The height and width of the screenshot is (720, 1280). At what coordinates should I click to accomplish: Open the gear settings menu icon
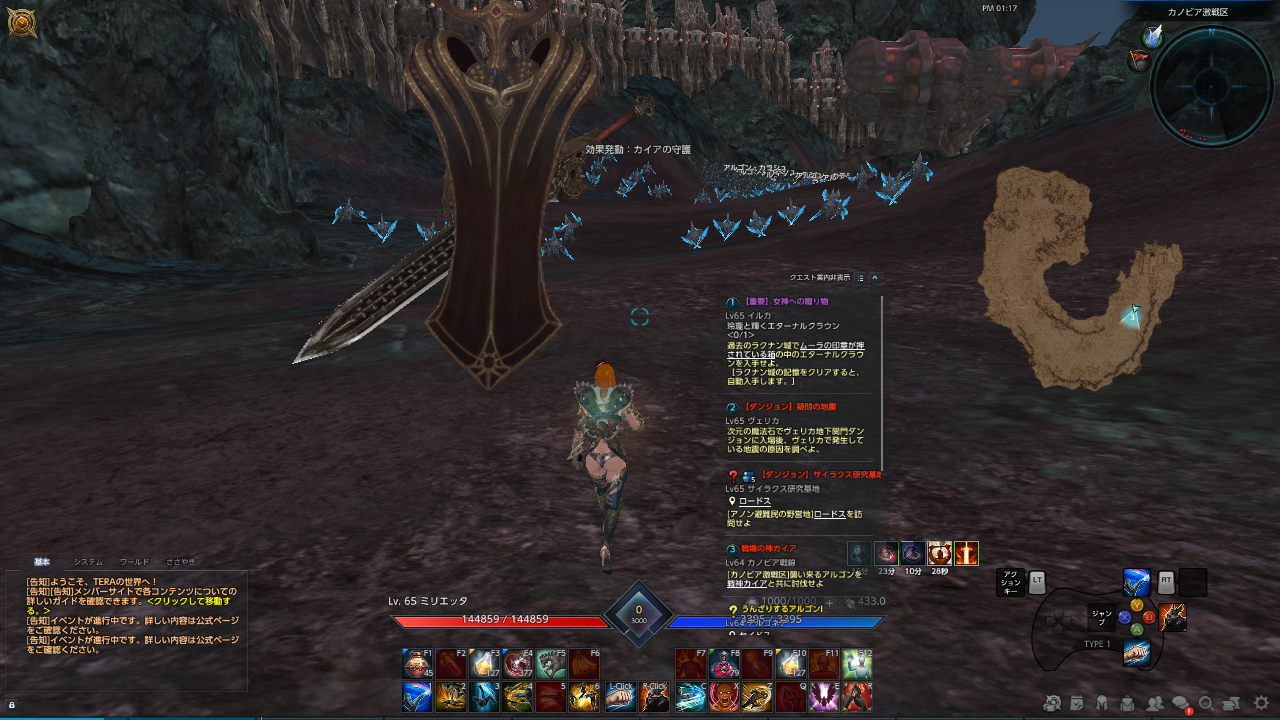tap(1261, 703)
